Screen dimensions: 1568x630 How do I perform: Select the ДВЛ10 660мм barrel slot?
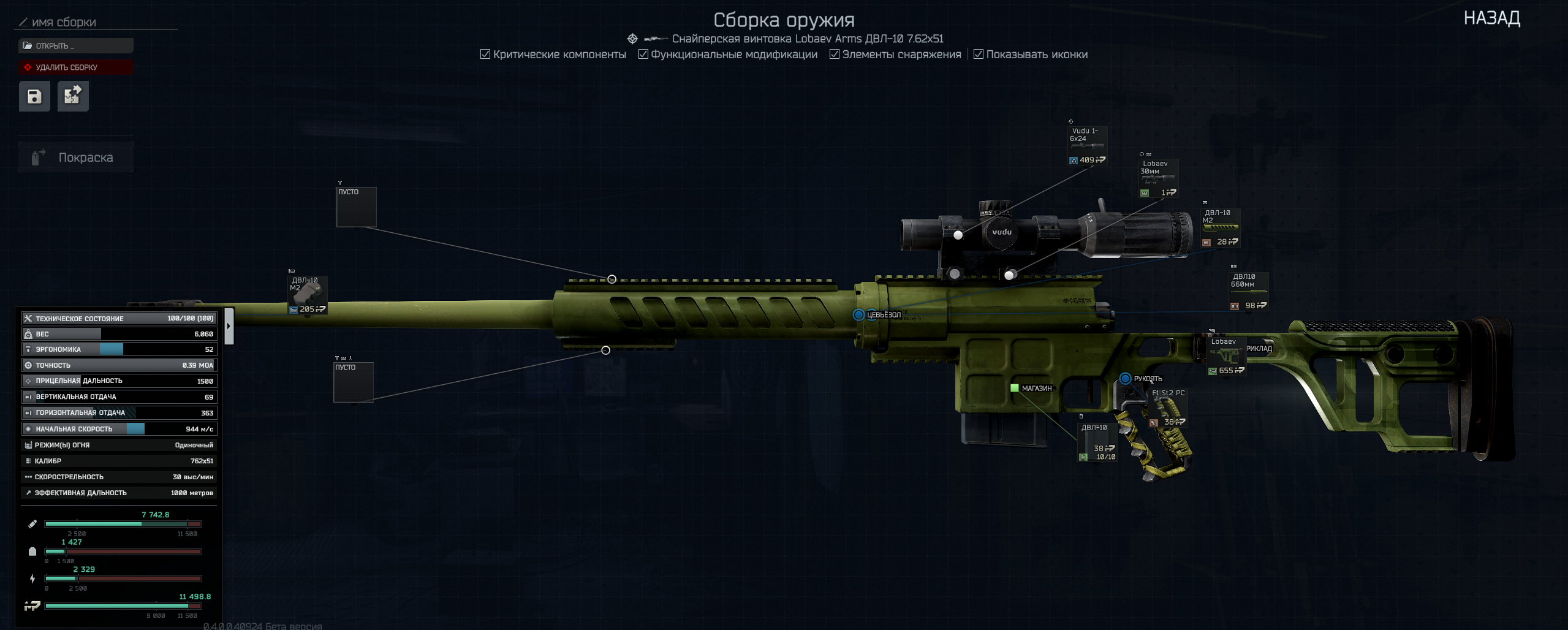coord(1248,291)
